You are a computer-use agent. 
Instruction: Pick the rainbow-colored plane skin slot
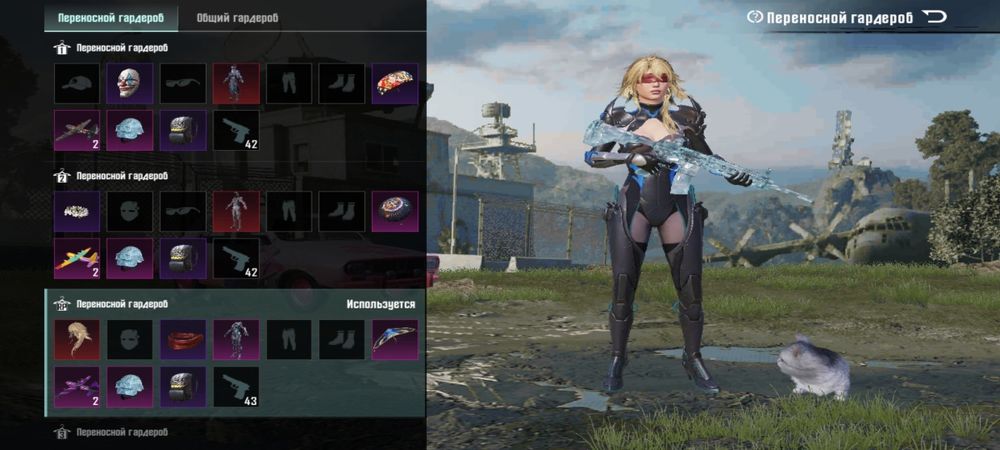tap(76, 258)
